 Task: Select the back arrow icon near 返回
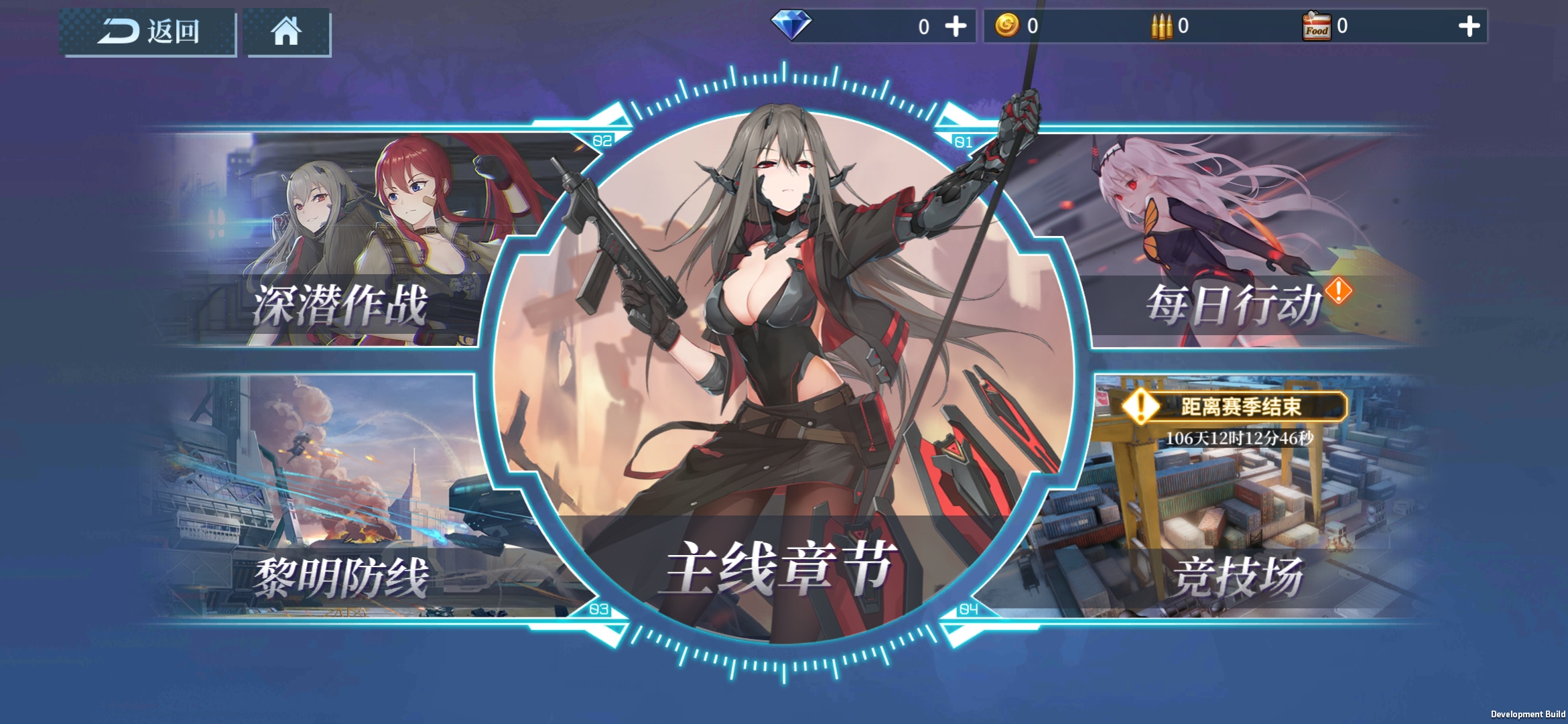(x=121, y=32)
